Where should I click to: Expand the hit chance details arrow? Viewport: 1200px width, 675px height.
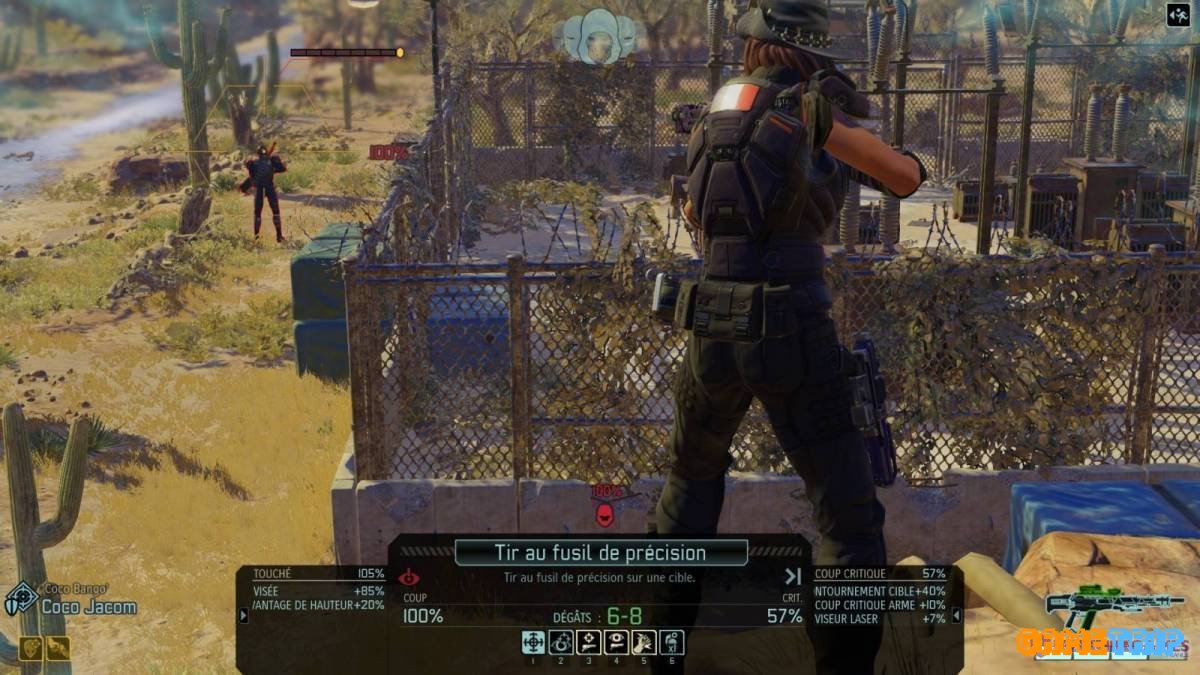[x=243, y=615]
